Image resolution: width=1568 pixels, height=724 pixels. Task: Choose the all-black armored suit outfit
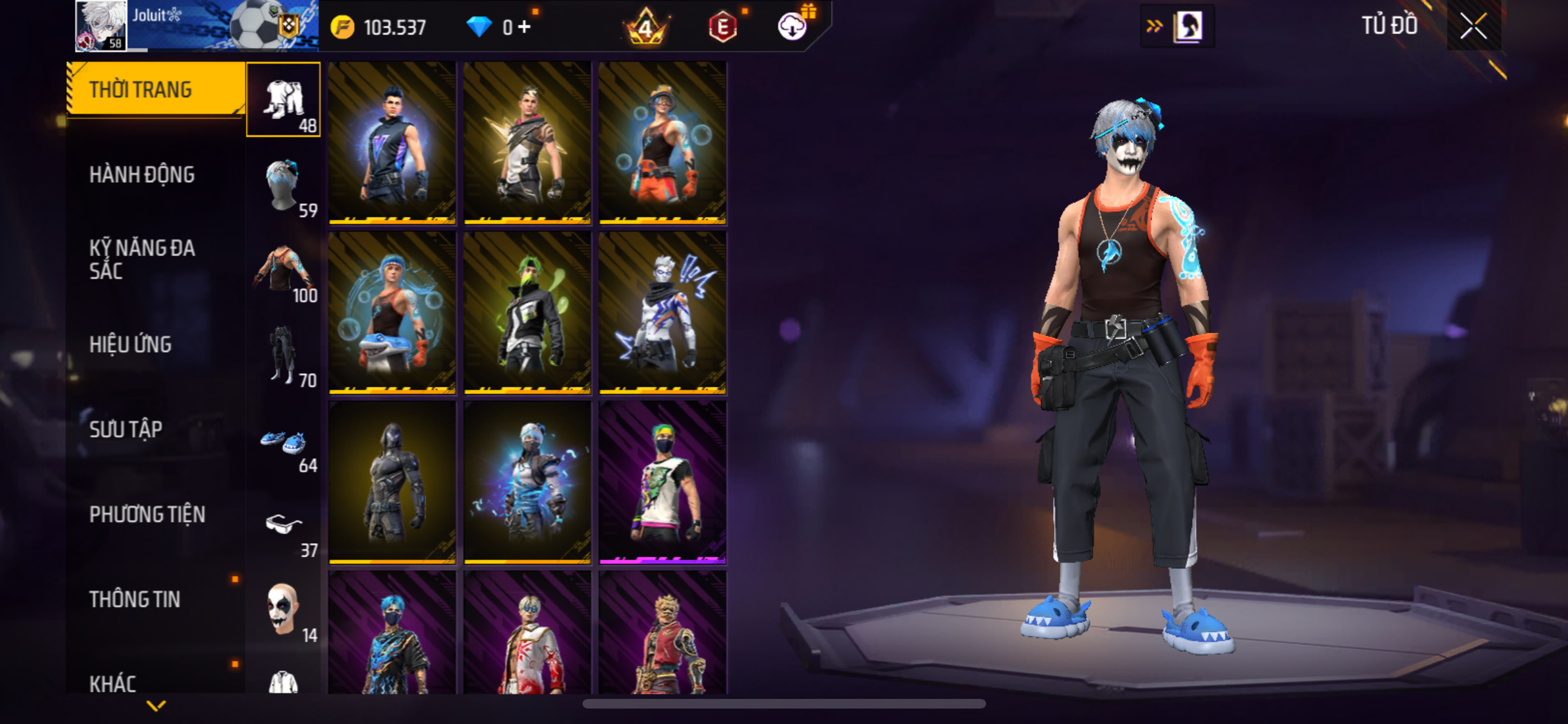click(x=392, y=483)
